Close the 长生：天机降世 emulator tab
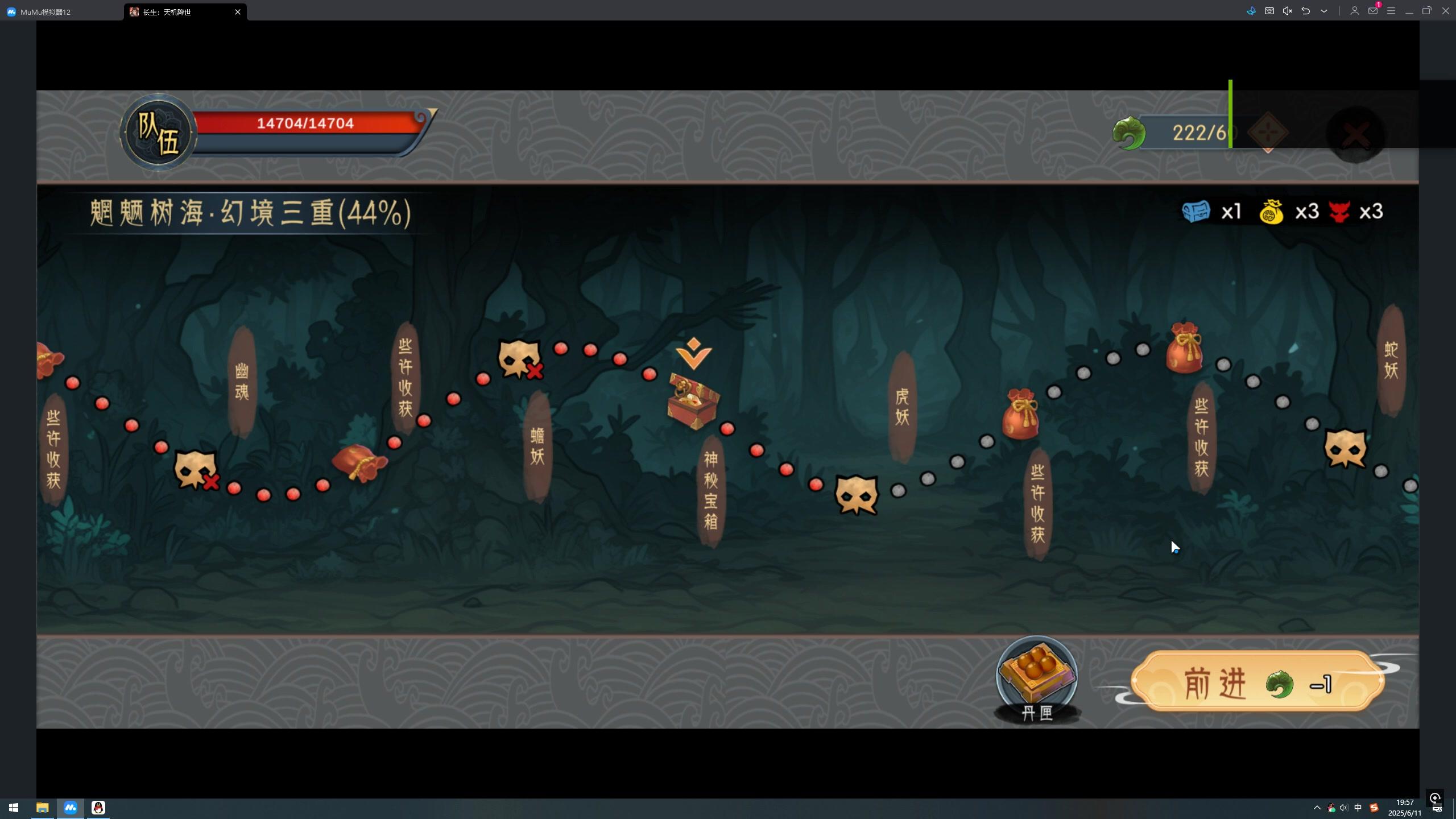Screen dimensions: 1456x819 pos(238,12)
